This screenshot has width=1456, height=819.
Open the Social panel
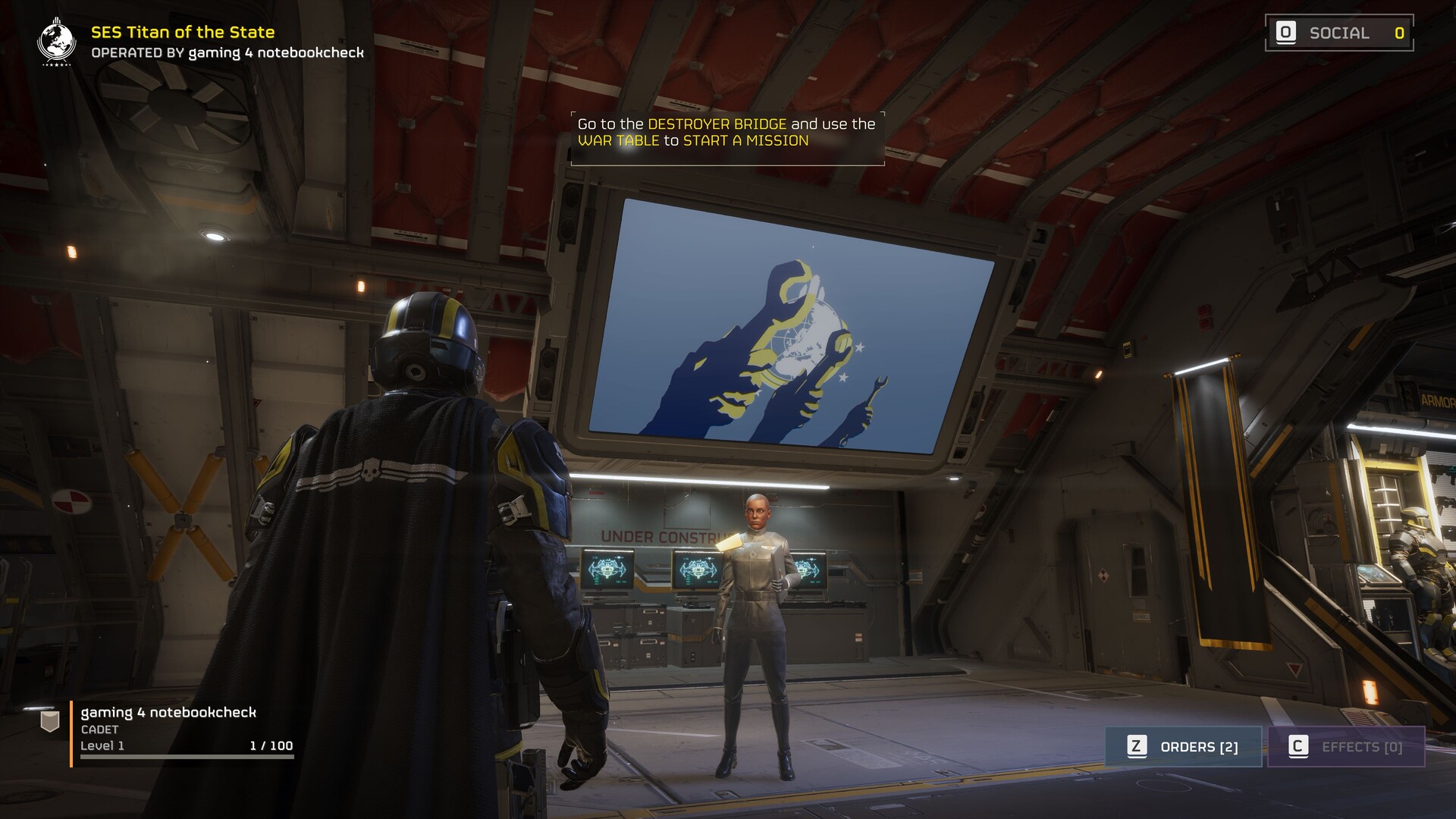pyautogui.click(x=1339, y=33)
